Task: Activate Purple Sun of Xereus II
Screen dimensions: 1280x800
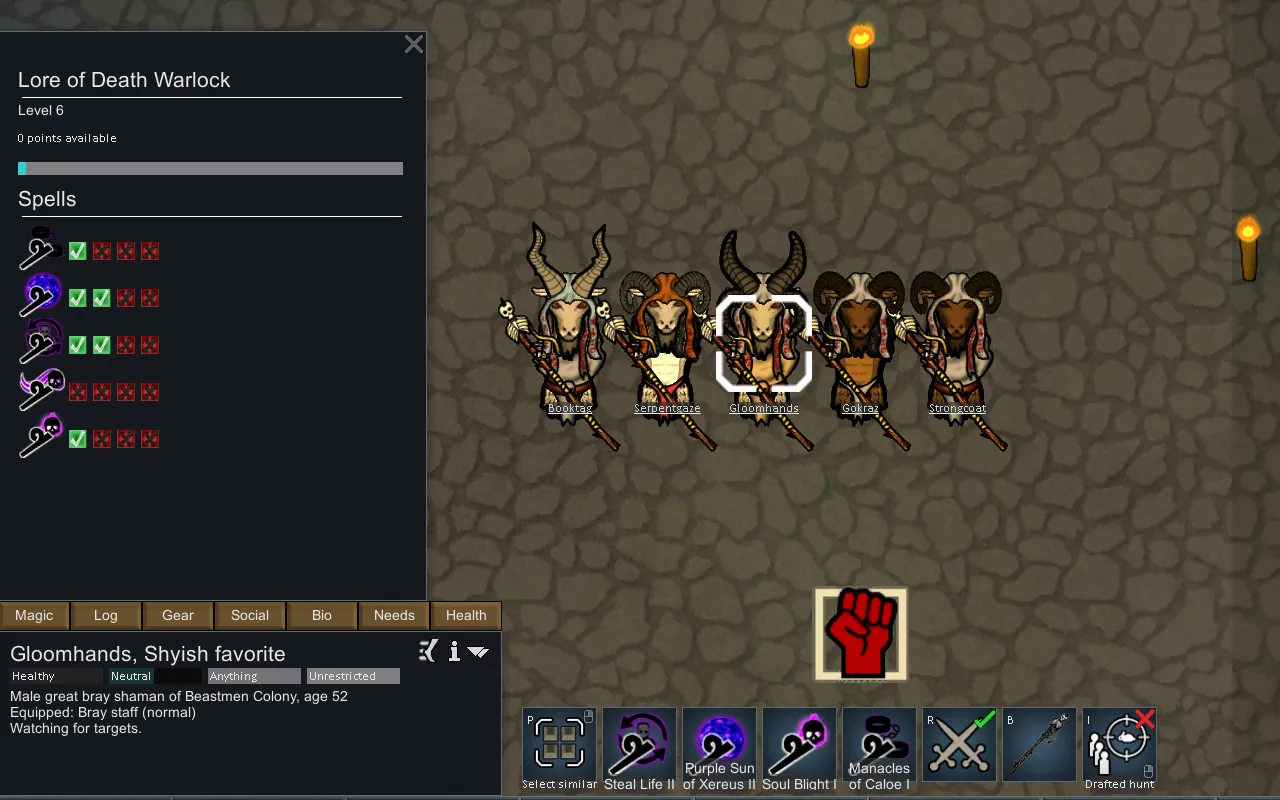Action: pyautogui.click(x=720, y=745)
